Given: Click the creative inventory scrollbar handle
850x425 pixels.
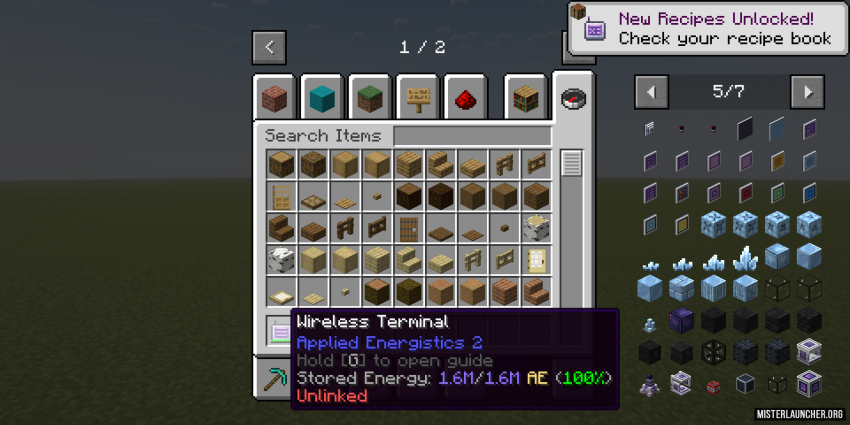Looking at the screenshot, I should [x=571, y=163].
